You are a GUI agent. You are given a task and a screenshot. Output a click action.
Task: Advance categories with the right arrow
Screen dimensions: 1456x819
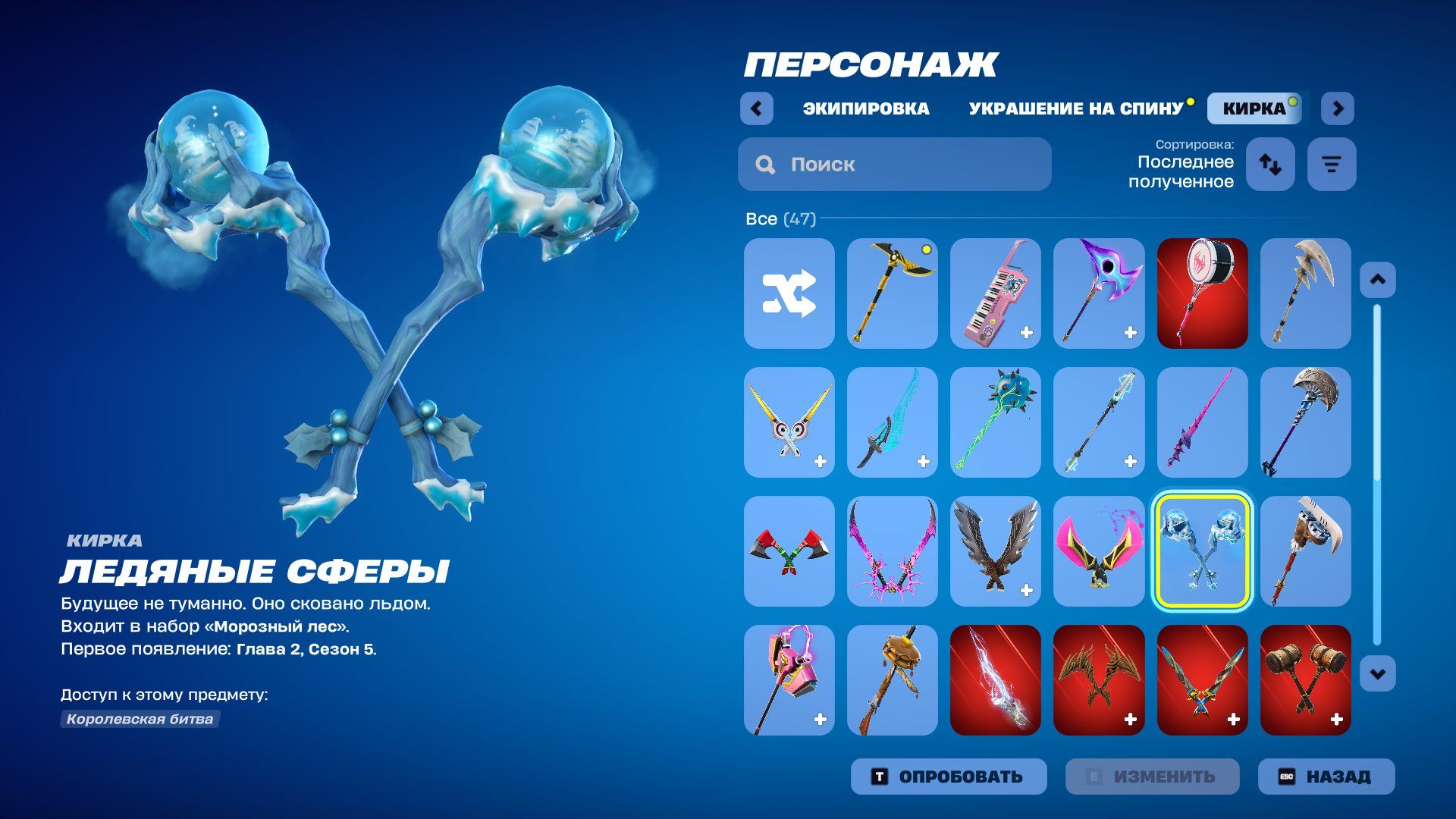pos(1338,108)
